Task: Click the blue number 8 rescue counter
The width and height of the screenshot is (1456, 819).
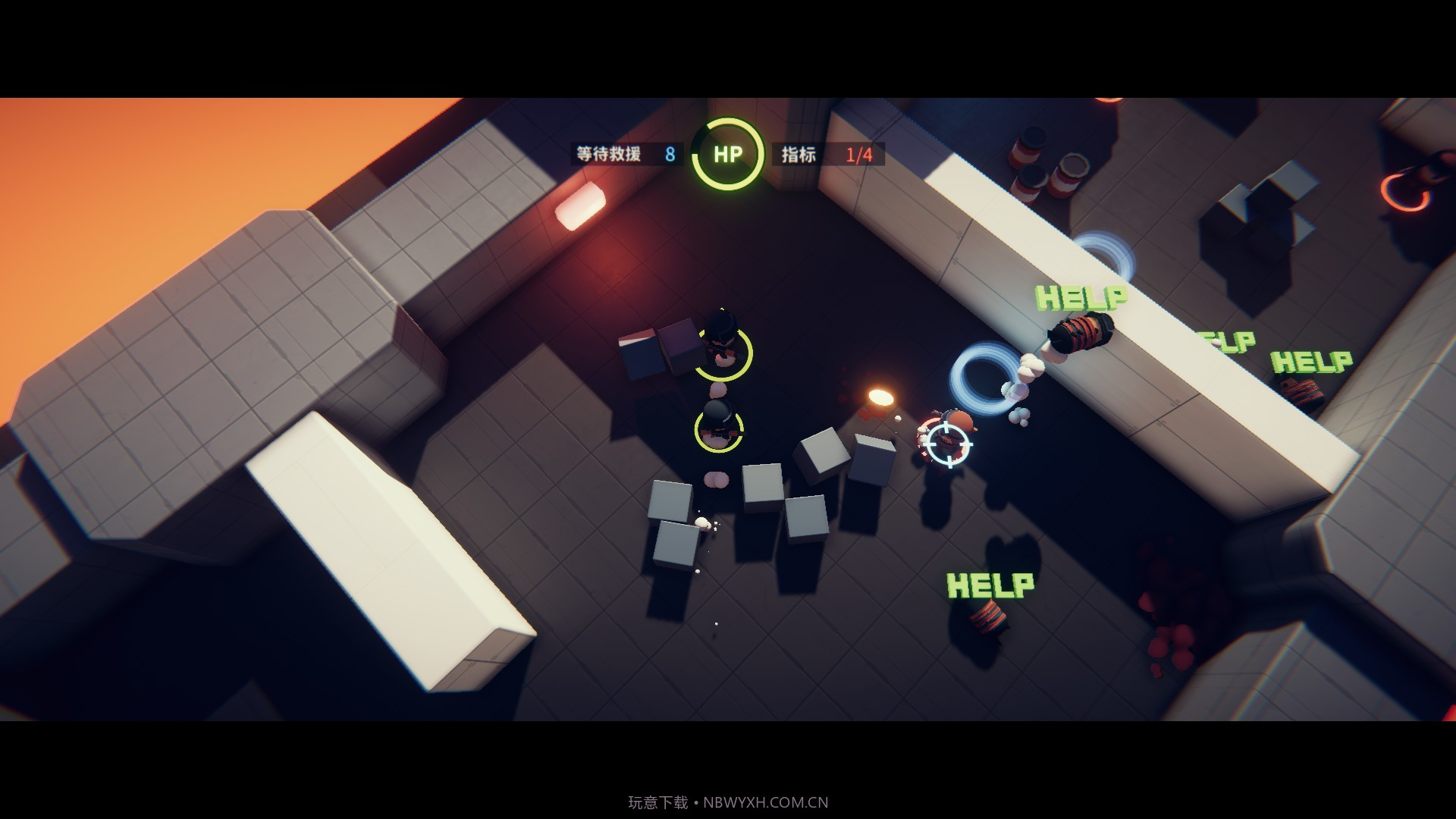Action: point(670,154)
